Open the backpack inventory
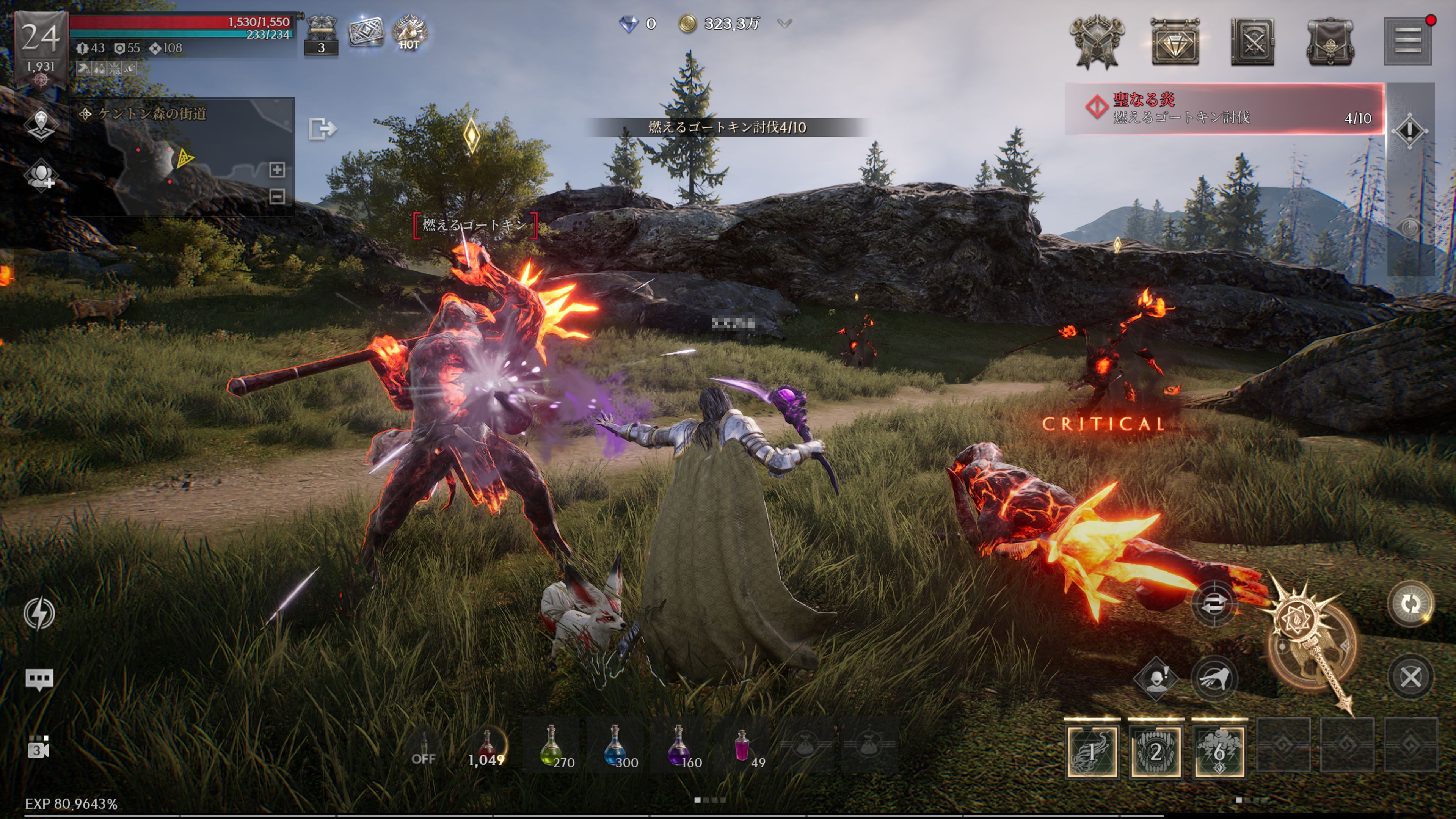This screenshot has height=819, width=1456. (x=1329, y=42)
